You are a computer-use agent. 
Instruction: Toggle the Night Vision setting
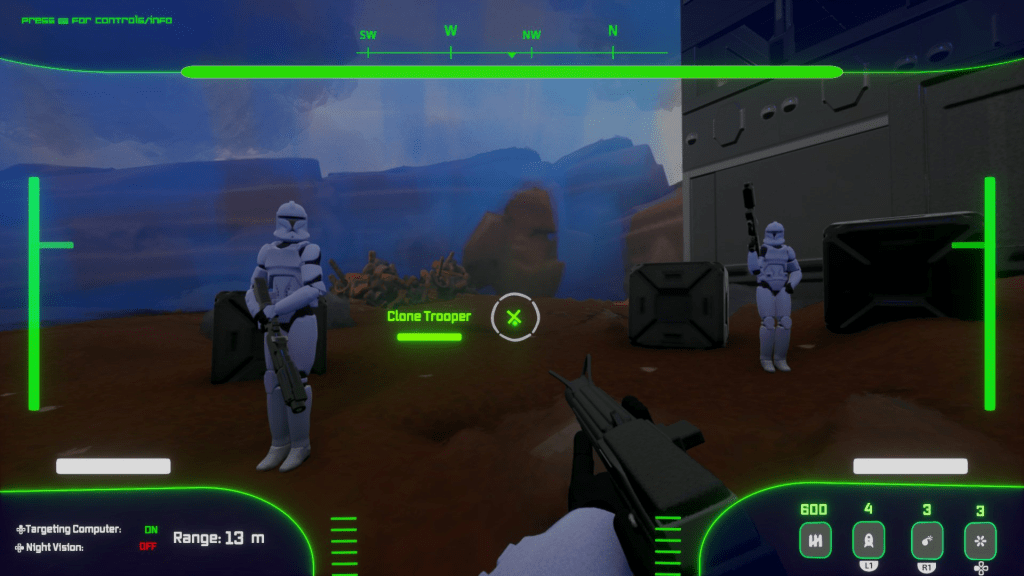click(148, 546)
